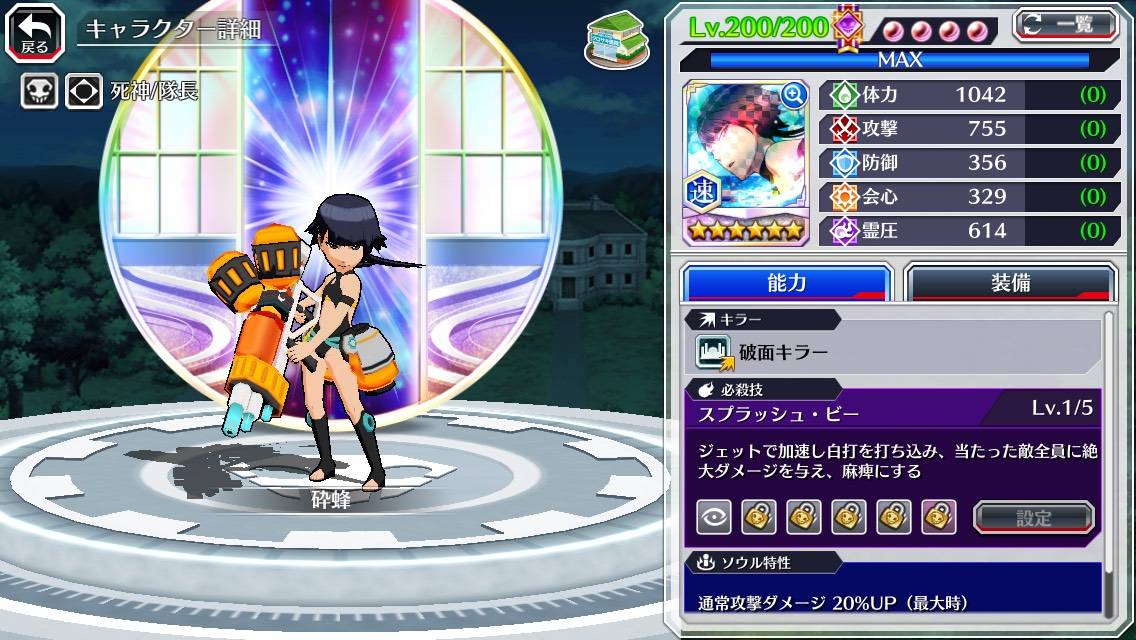Image resolution: width=1136 pixels, height=640 pixels.
Task: Preview special move with eye icon
Action: click(x=714, y=517)
